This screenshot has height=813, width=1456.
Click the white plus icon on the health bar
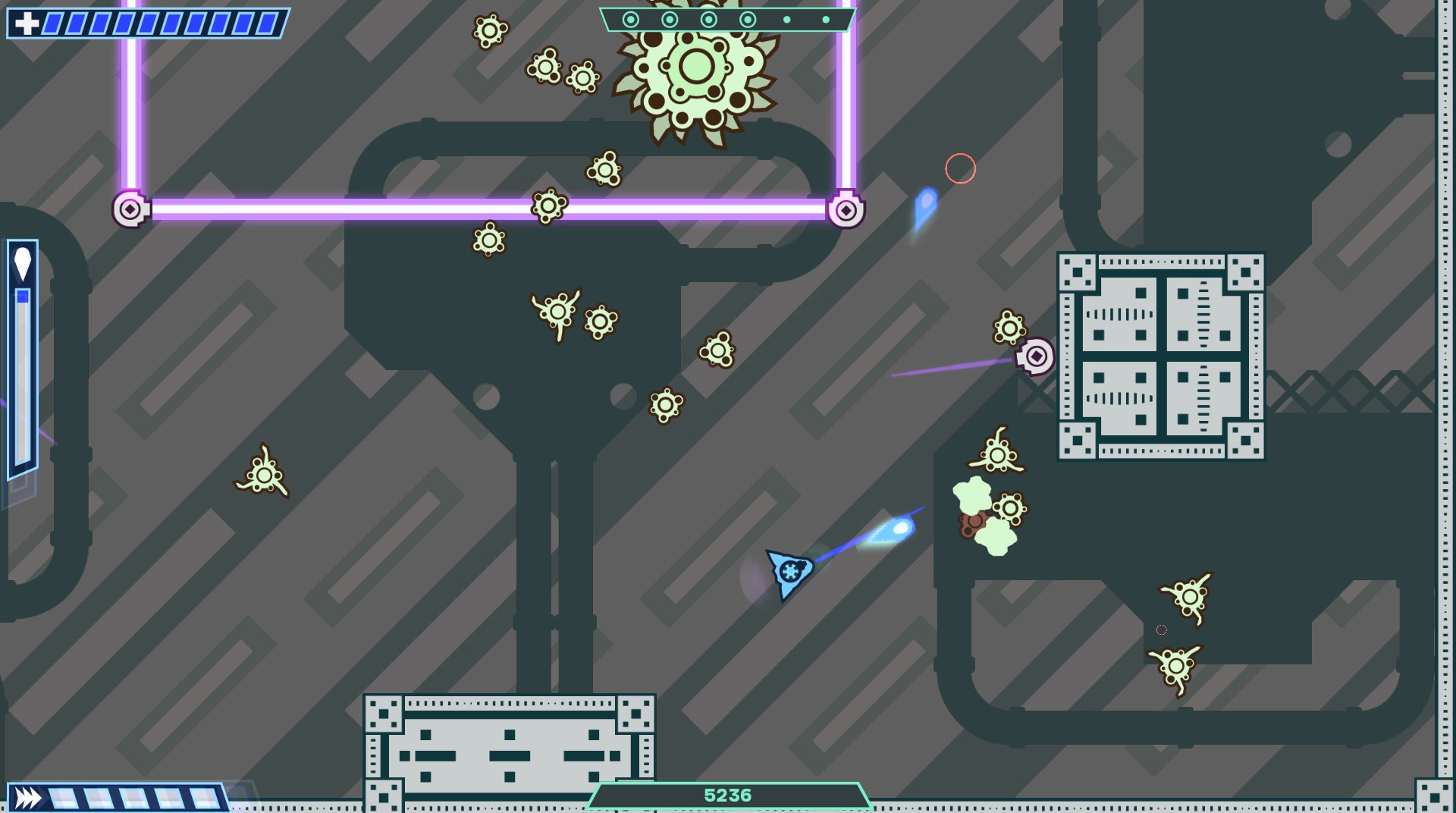pos(27,21)
